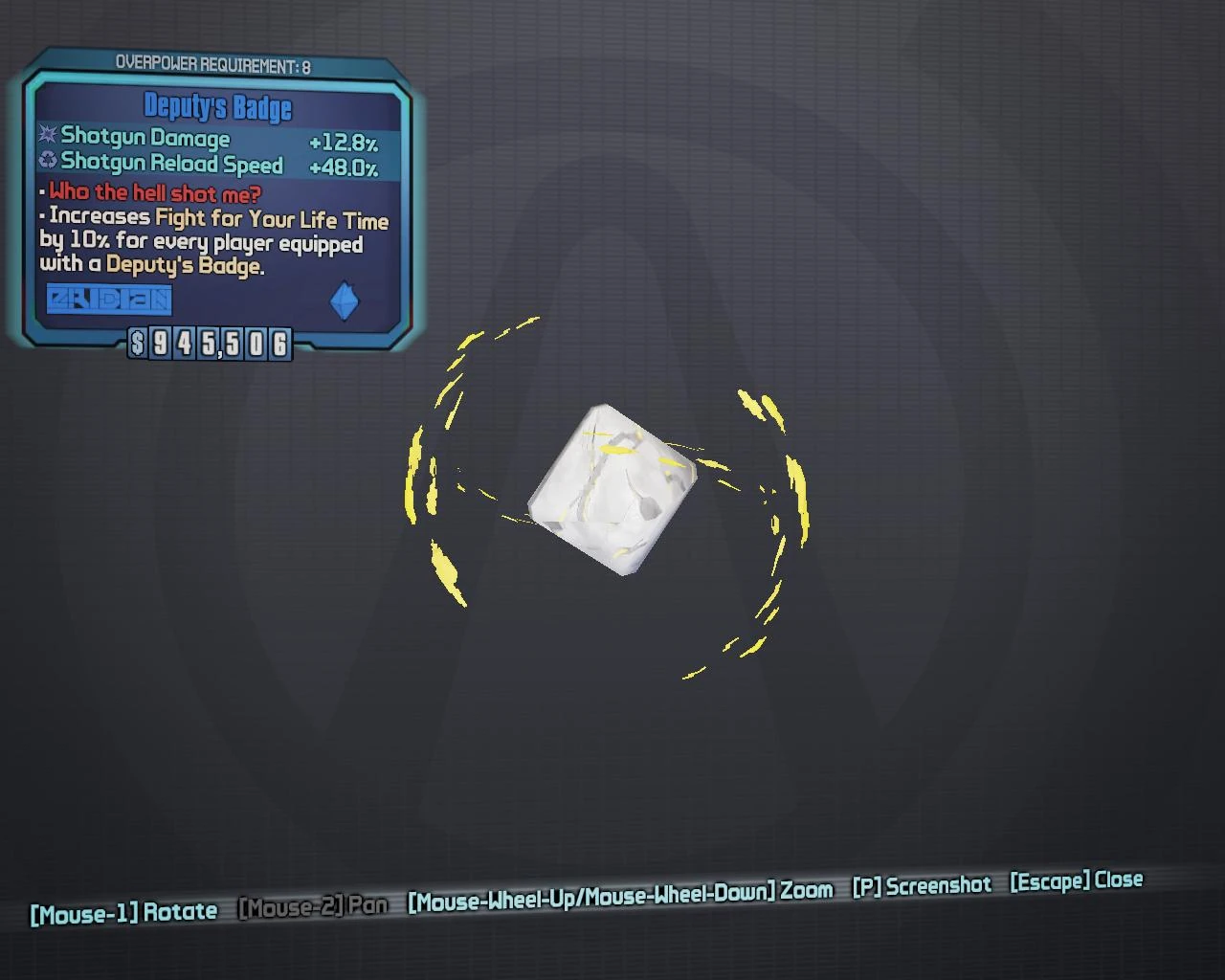Click the white relic model in the center
1225x980 pixels.
tap(610, 488)
